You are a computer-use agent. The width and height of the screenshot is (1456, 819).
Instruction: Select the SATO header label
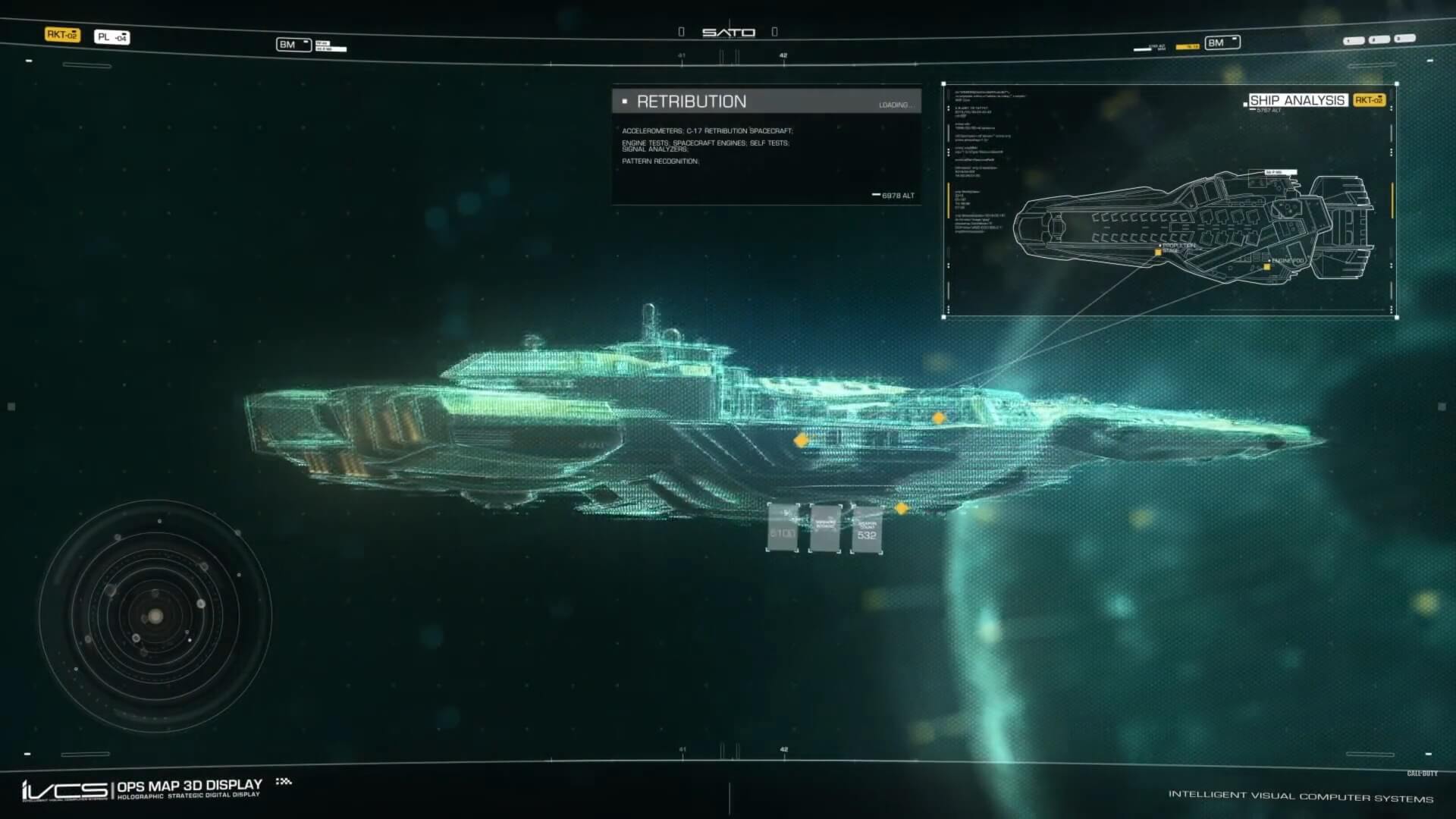[728, 33]
